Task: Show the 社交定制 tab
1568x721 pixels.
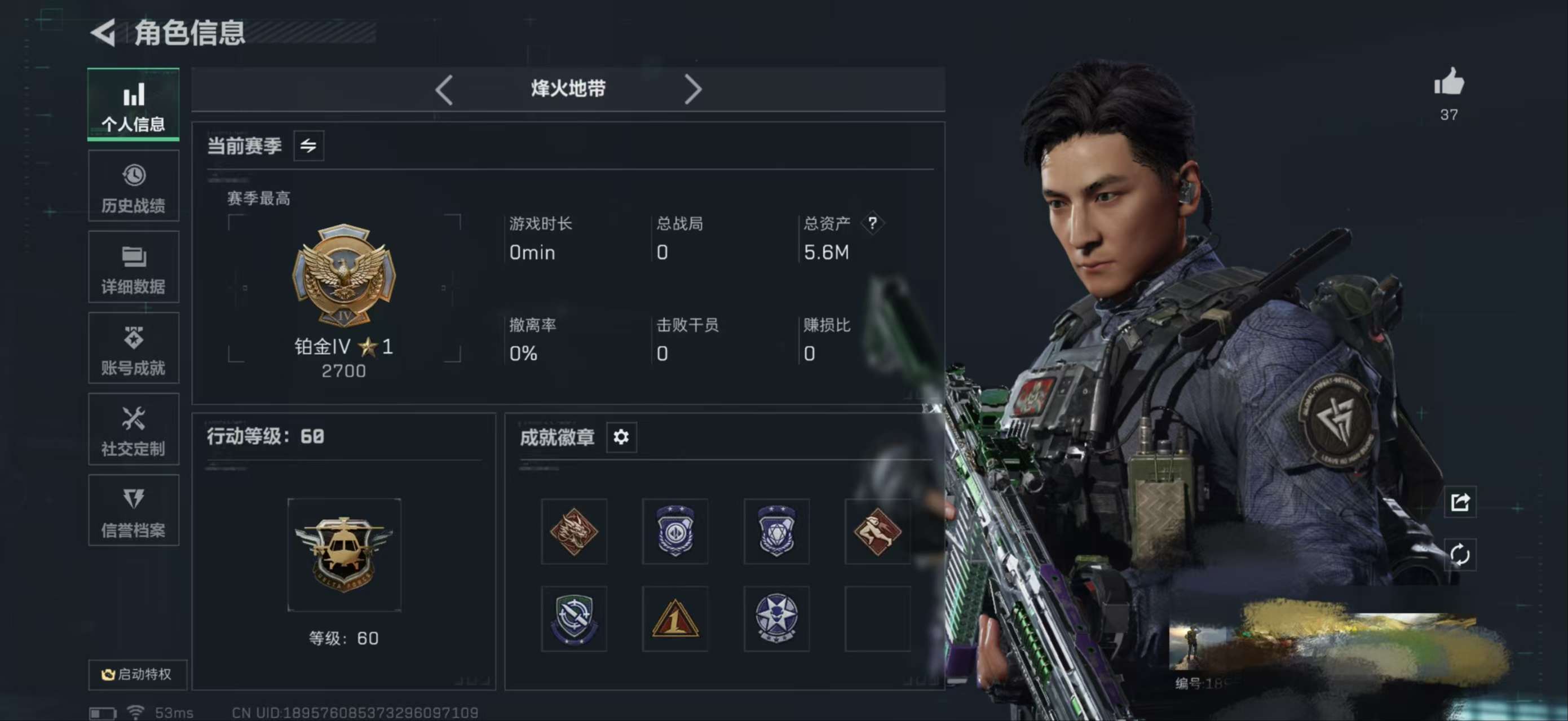Action: coord(133,430)
